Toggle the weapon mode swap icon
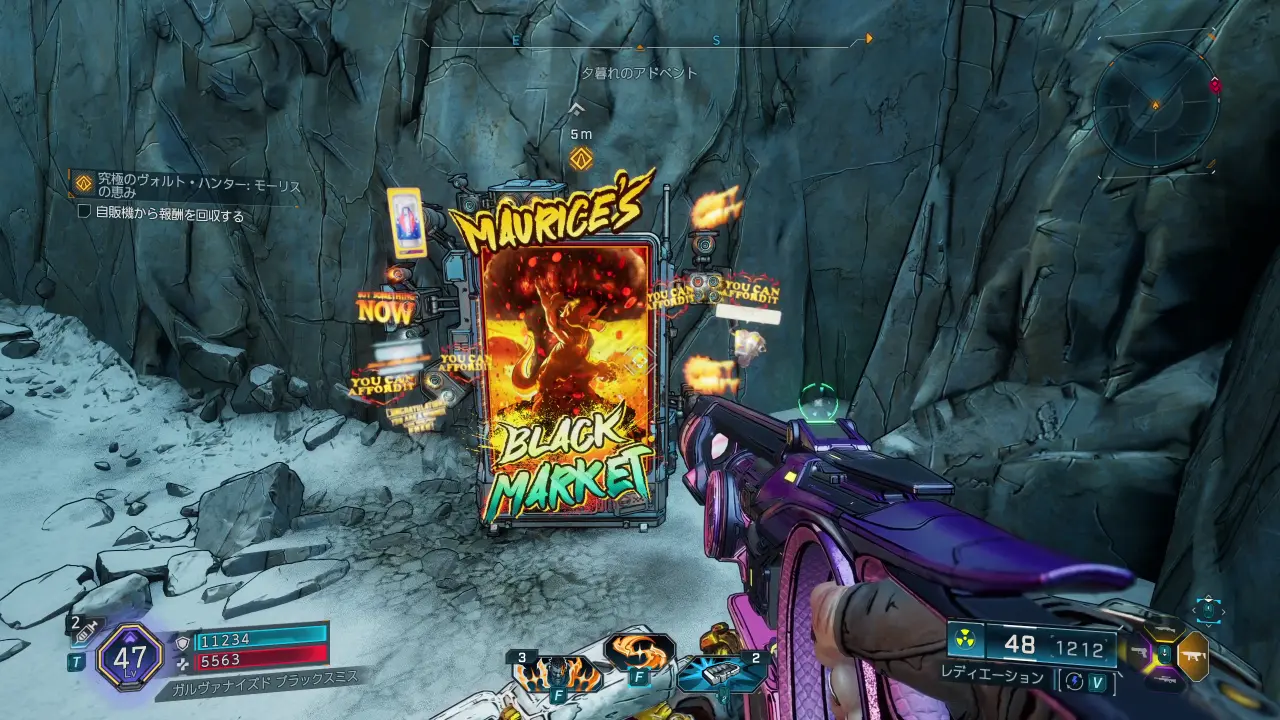Viewport: 1280px width, 720px height. [x=1075, y=680]
